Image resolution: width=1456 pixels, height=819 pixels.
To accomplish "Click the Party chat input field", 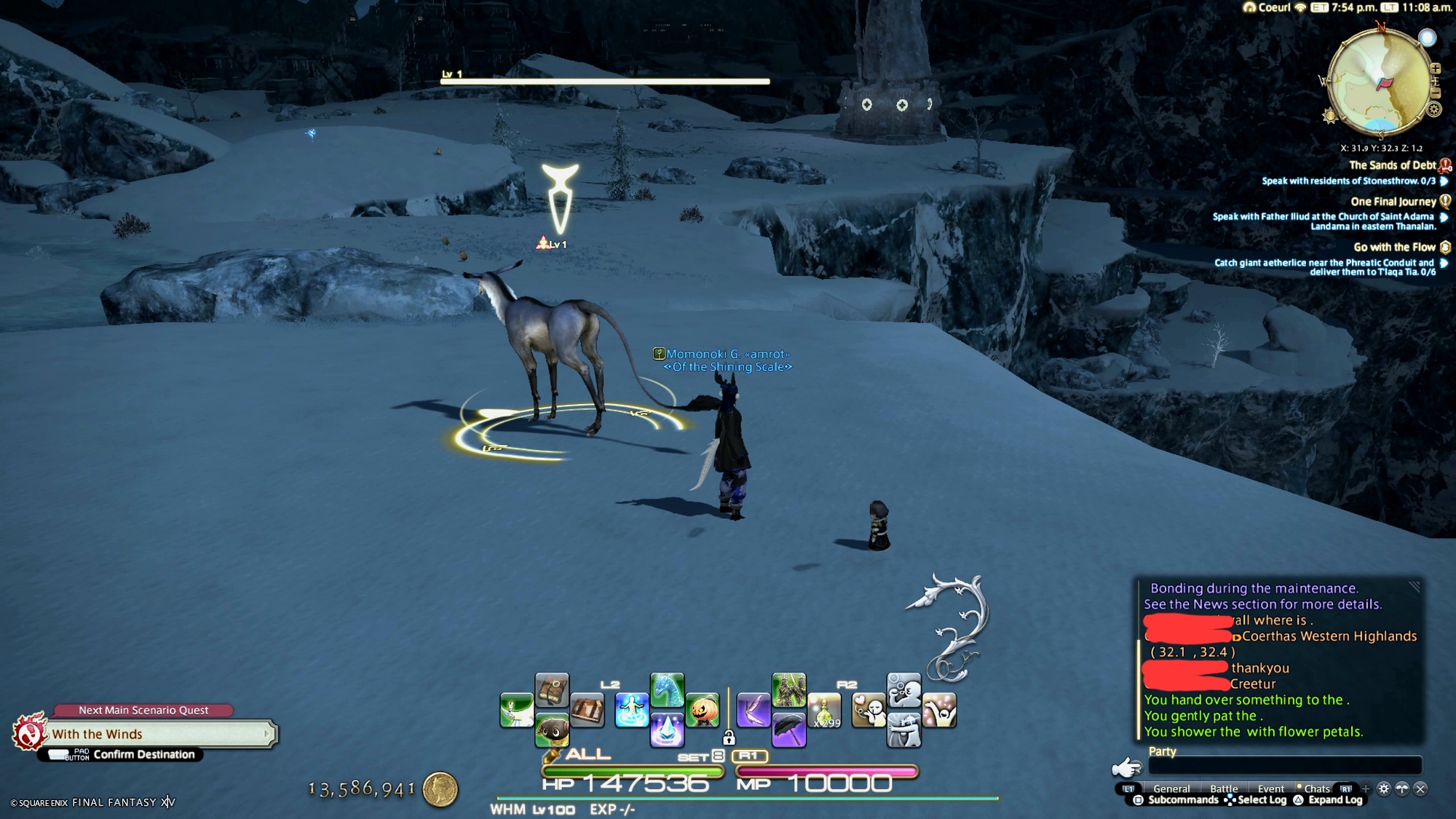I will (1284, 766).
